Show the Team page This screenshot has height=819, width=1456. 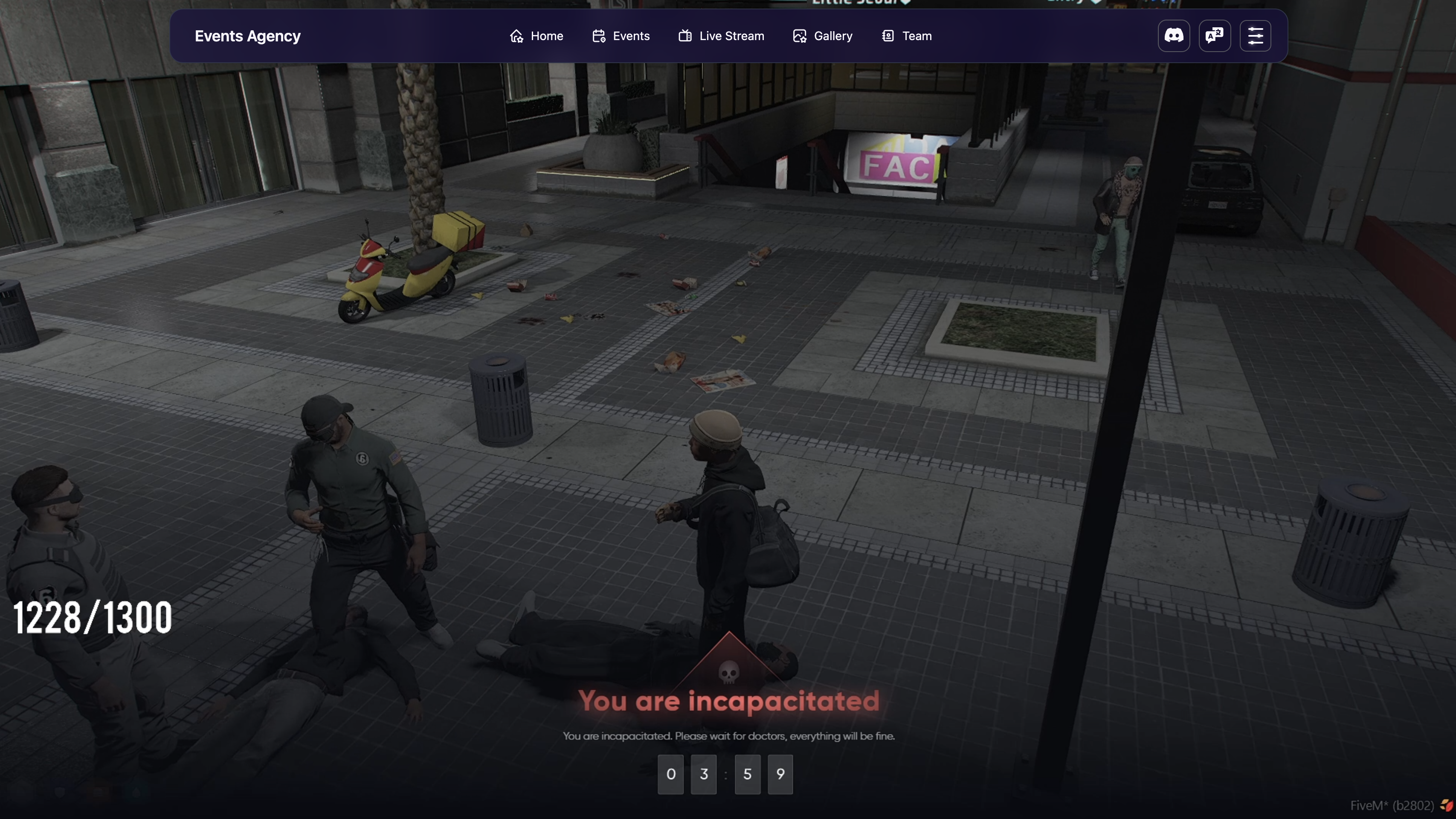(907, 36)
